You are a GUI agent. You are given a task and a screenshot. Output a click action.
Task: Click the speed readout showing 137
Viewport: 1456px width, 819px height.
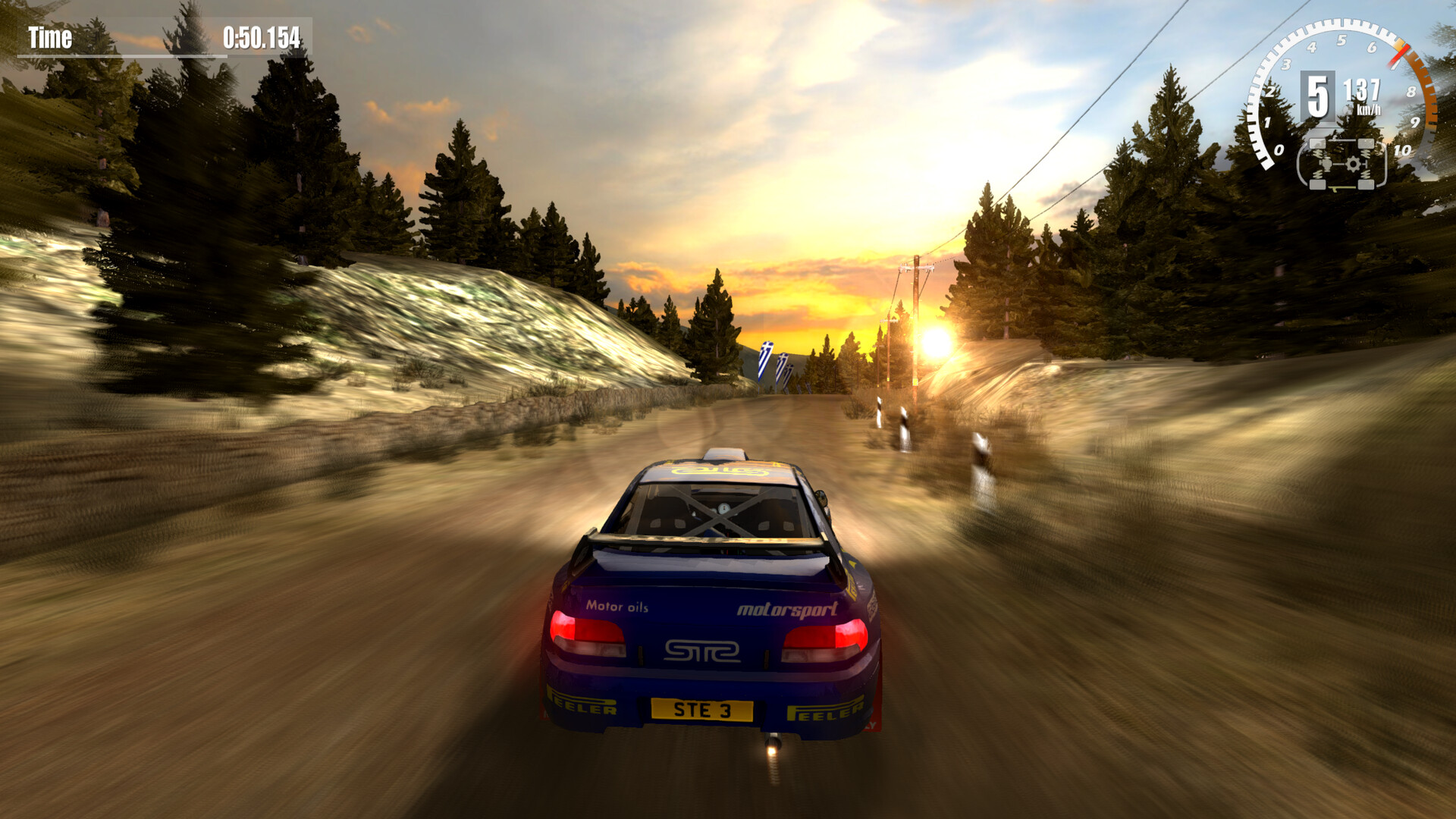point(1362,88)
